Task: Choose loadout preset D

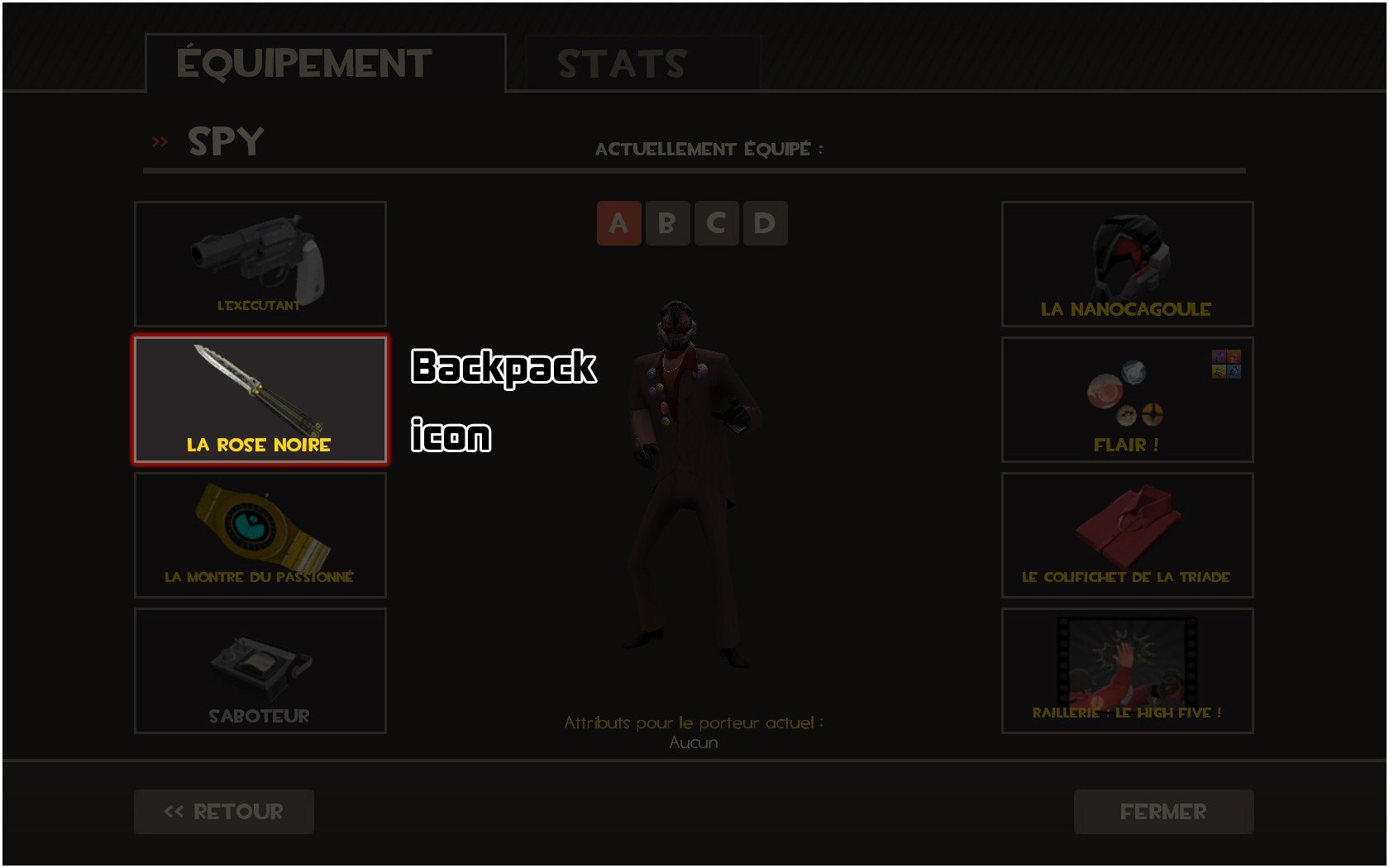Action: click(x=765, y=223)
